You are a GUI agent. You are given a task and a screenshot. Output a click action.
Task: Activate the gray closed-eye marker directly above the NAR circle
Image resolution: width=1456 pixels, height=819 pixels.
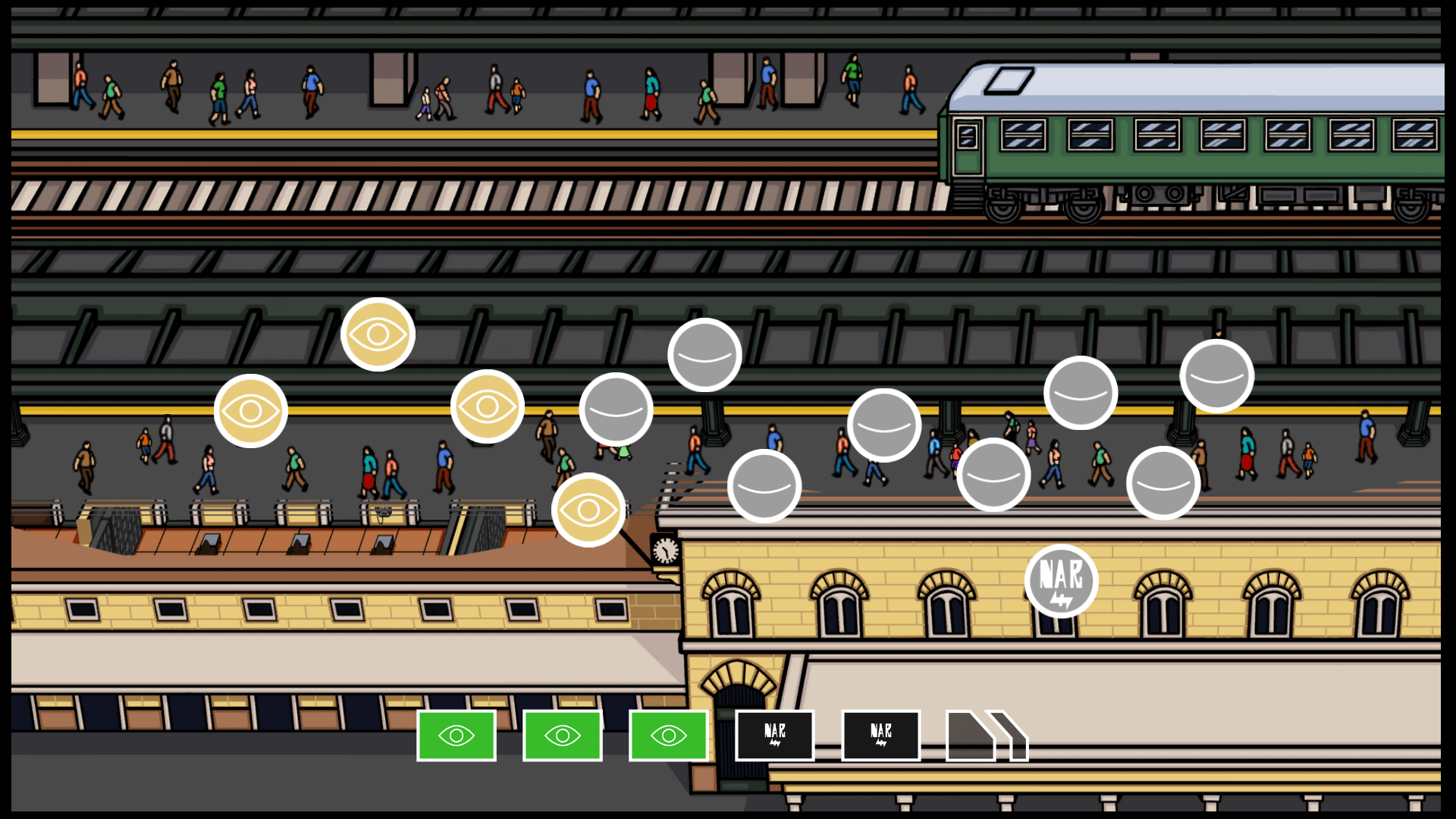pyautogui.click(x=1080, y=393)
